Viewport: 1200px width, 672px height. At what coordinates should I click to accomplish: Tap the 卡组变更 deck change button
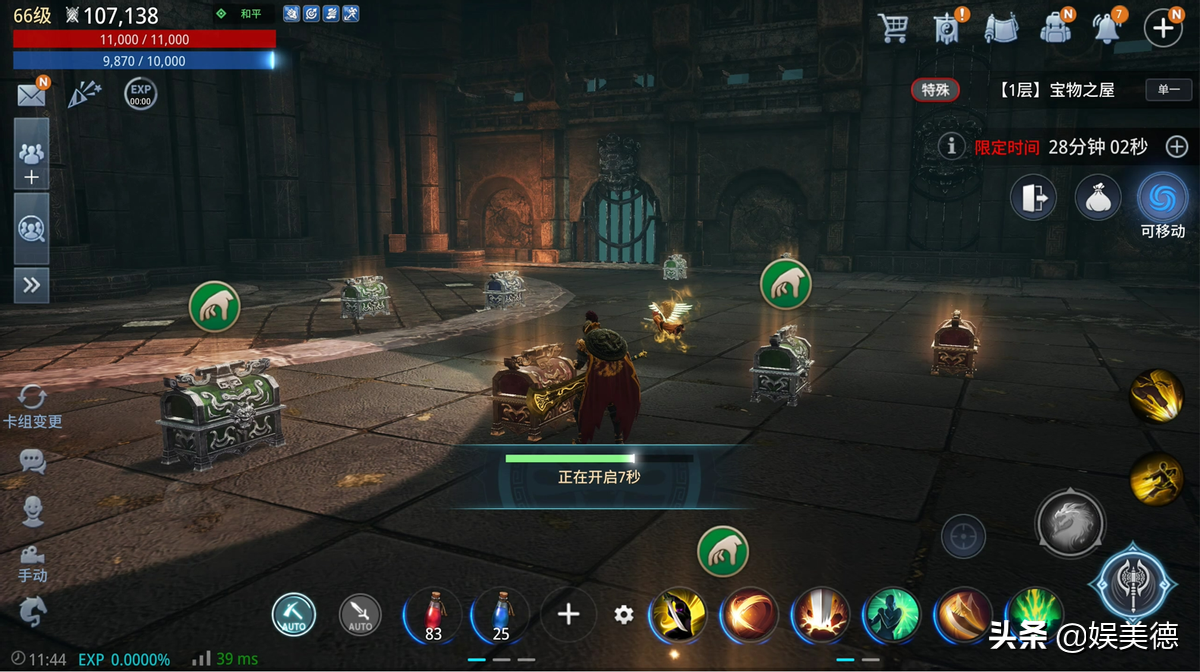click(32, 406)
